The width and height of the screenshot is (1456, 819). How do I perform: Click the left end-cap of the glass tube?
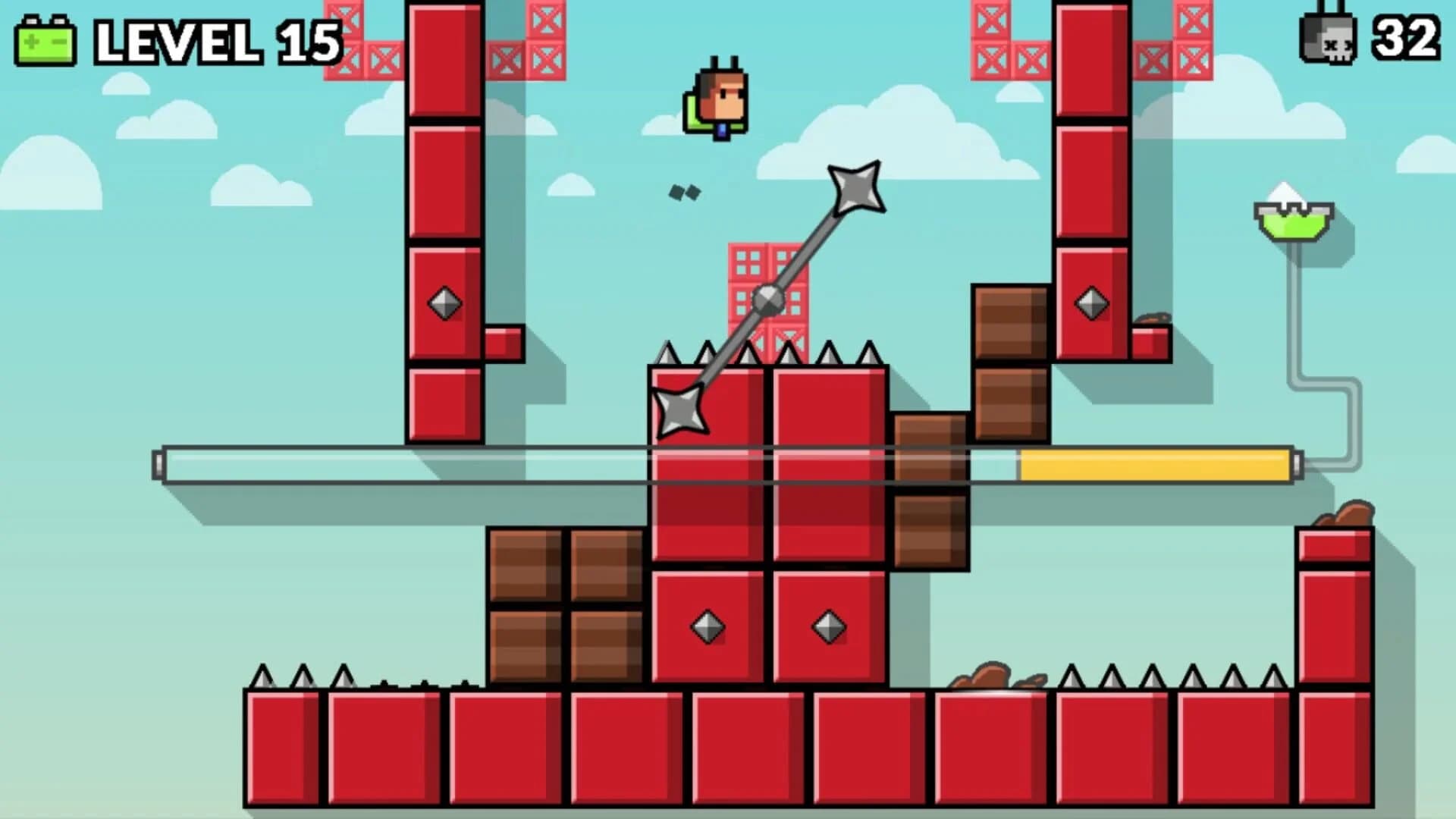(x=160, y=464)
